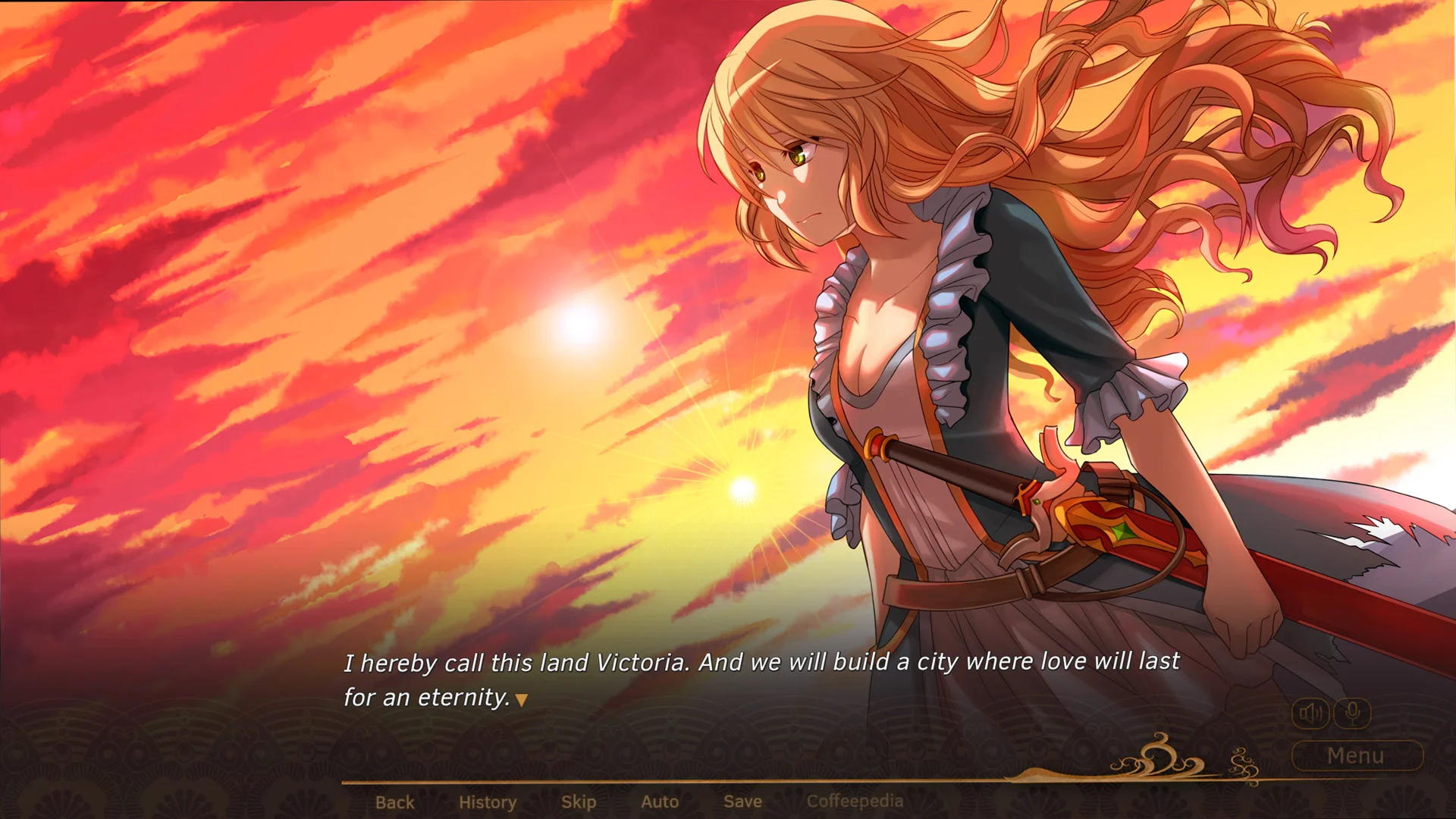The height and width of the screenshot is (819, 1456).
Task: Click Back to rewind to the previous line
Action: point(395,802)
